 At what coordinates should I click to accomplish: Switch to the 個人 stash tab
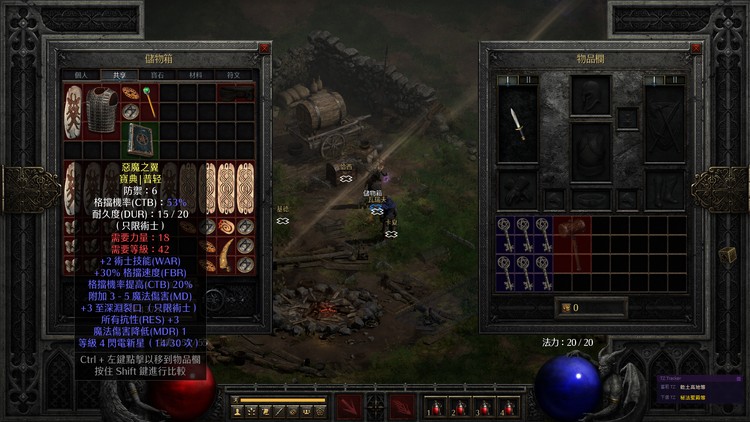(x=82, y=74)
